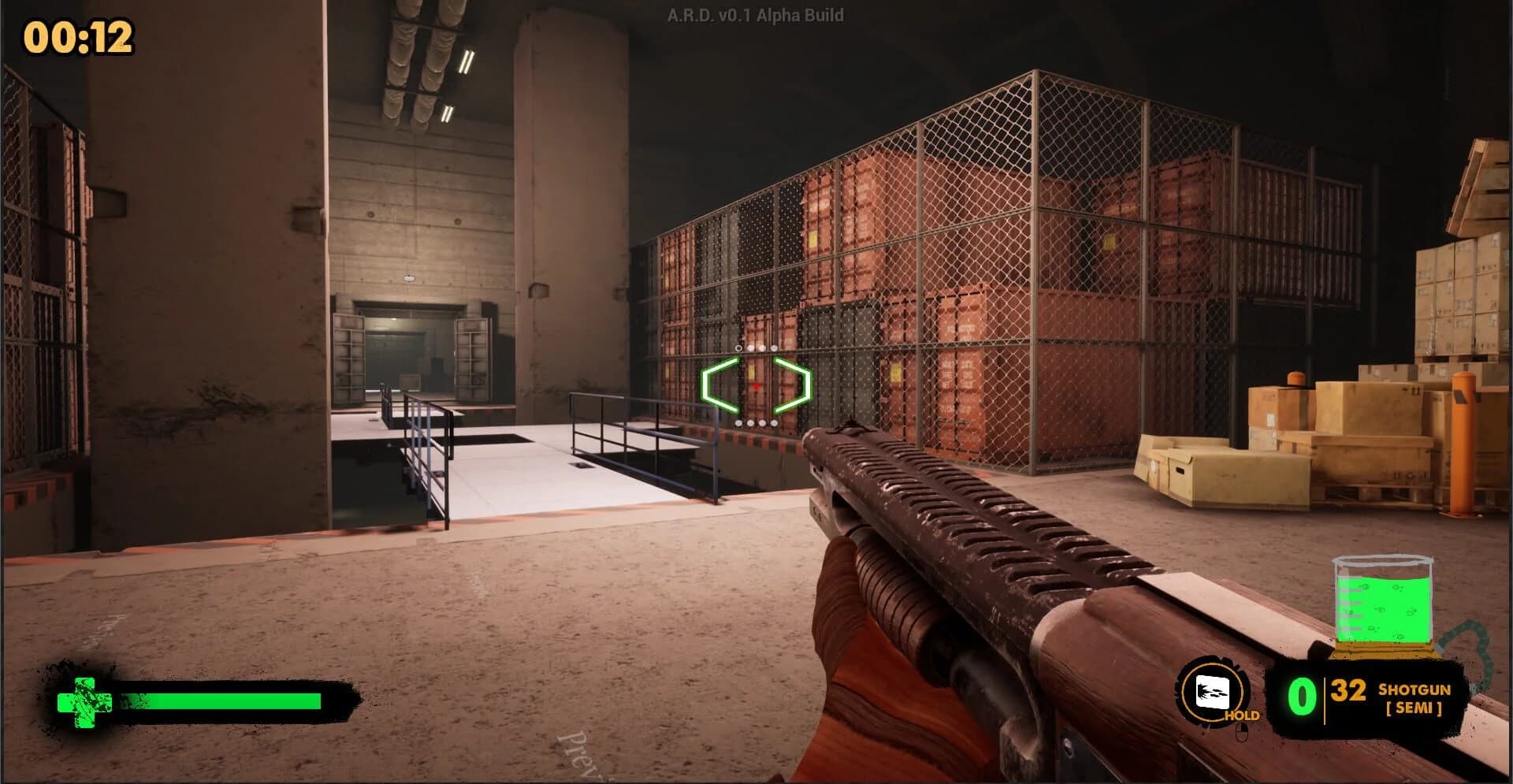Click the leftmost shell indicator above the crosshair
Image resolution: width=1513 pixels, height=784 pixels.
[x=738, y=348]
